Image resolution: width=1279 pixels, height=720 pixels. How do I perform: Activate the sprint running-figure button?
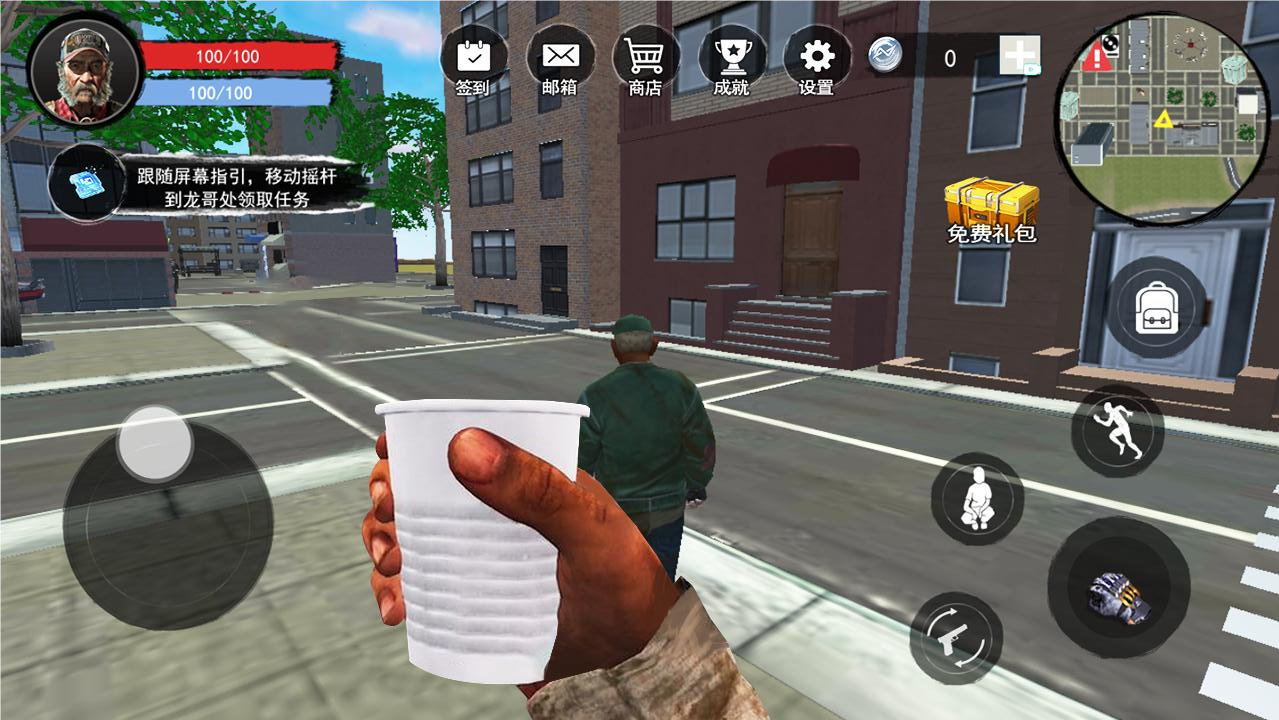click(1117, 431)
